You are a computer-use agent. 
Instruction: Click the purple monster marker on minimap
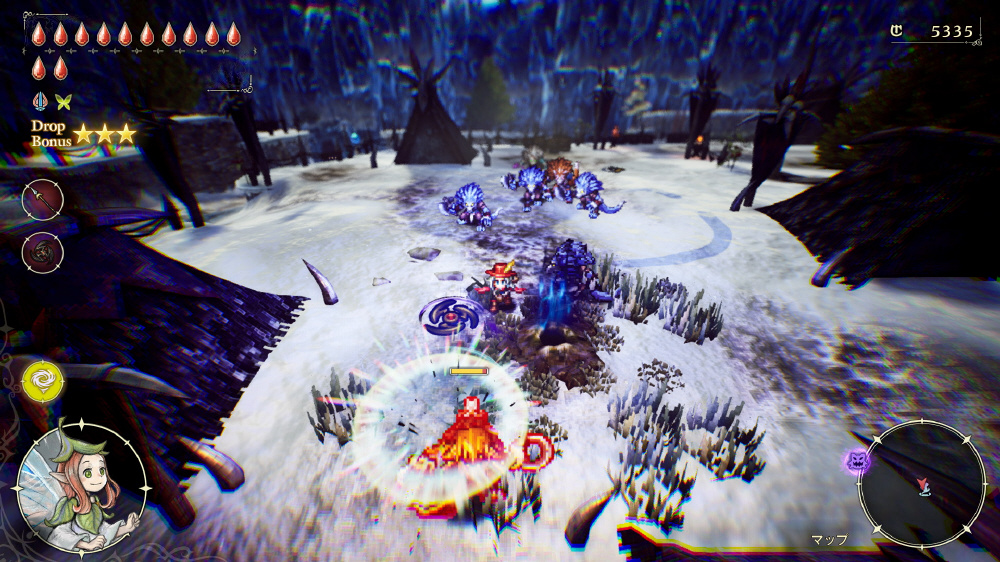(x=856, y=461)
